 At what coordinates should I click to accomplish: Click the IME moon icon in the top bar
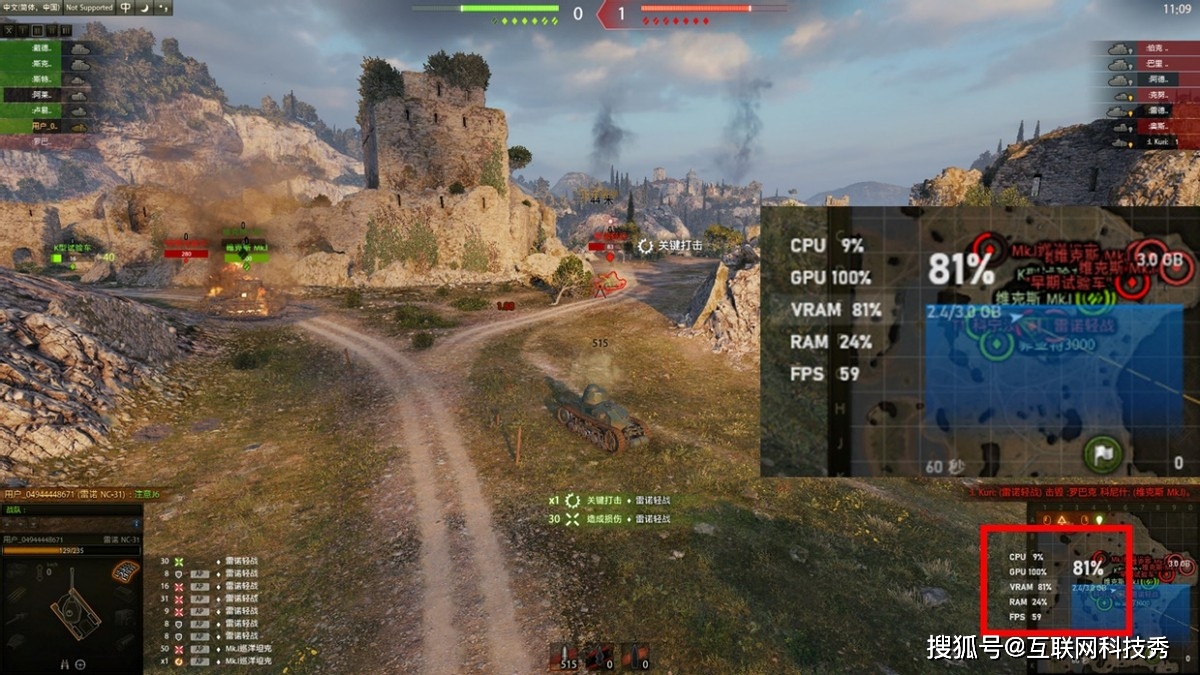pos(146,7)
